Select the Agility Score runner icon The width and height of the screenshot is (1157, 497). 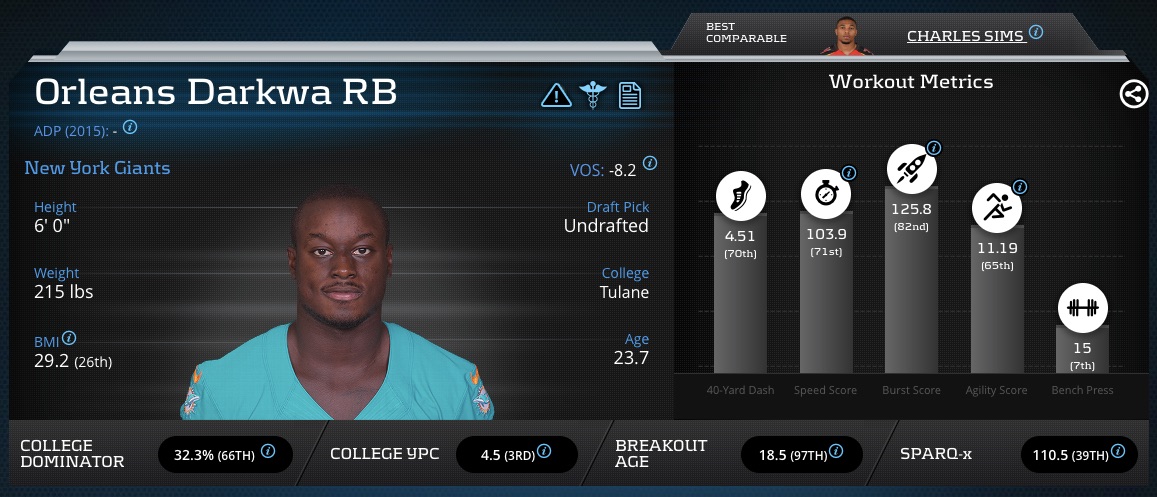click(997, 207)
